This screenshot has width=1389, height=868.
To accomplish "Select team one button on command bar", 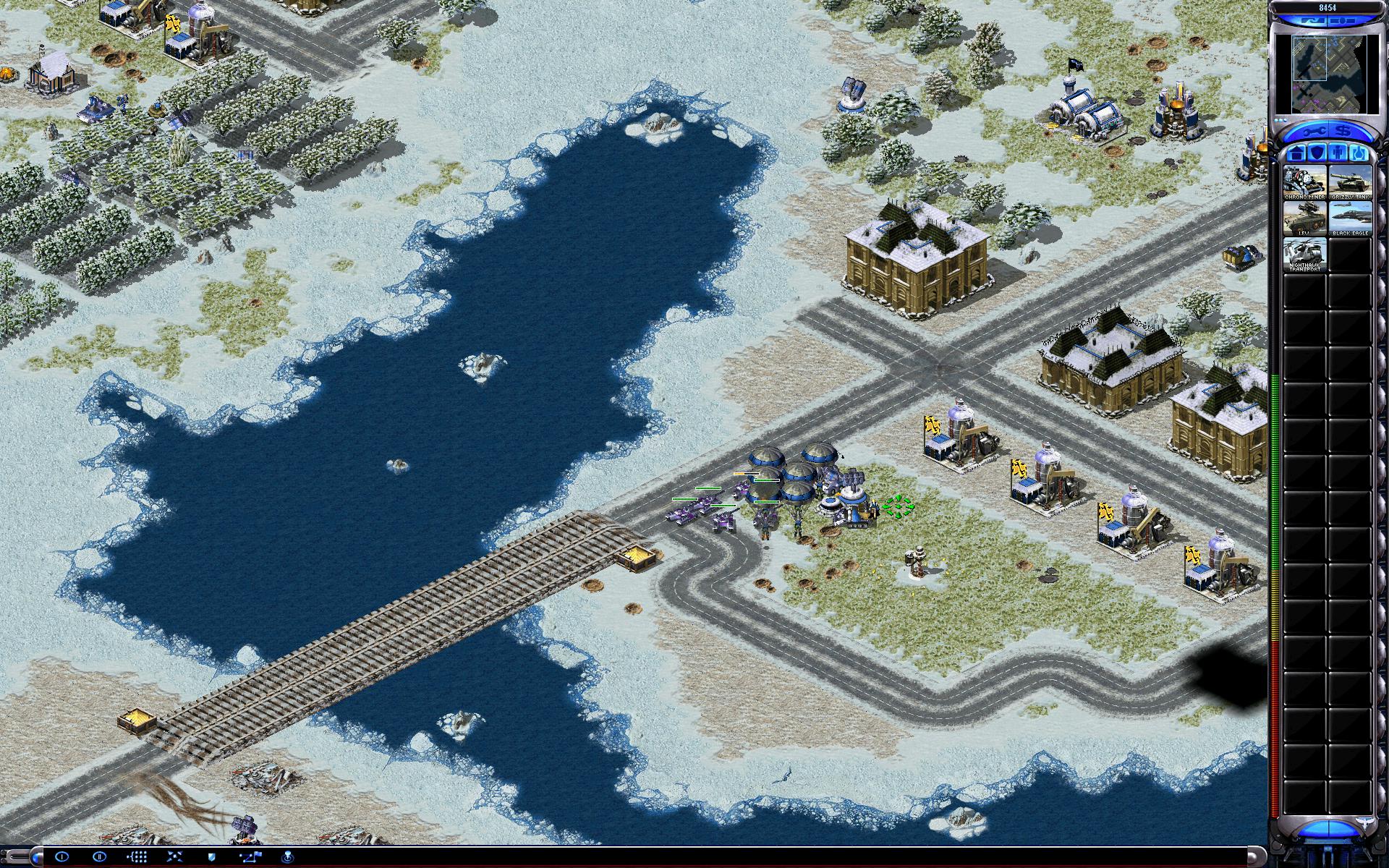I will (61, 857).
